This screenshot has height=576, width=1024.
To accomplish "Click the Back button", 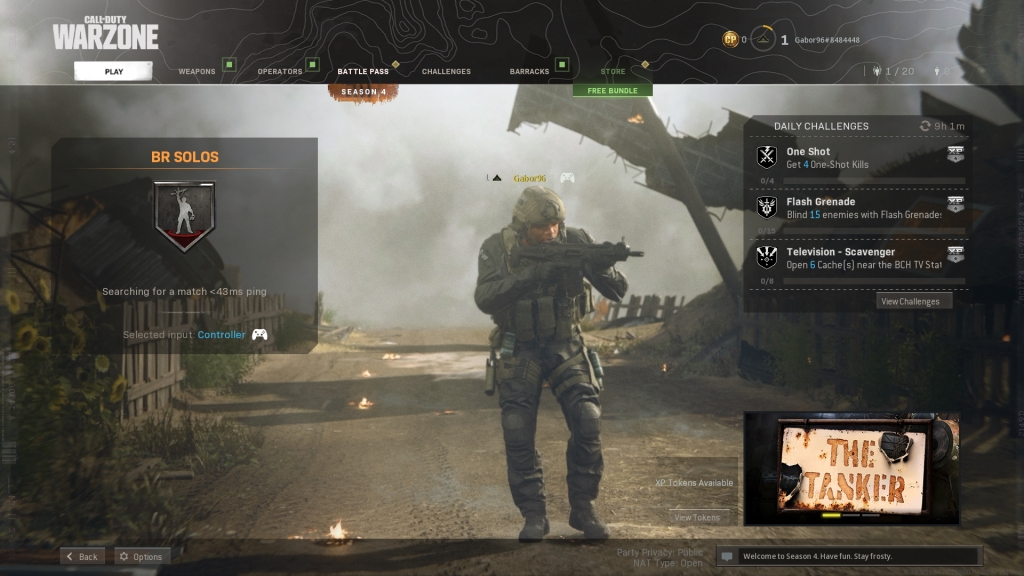I will (82, 556).
